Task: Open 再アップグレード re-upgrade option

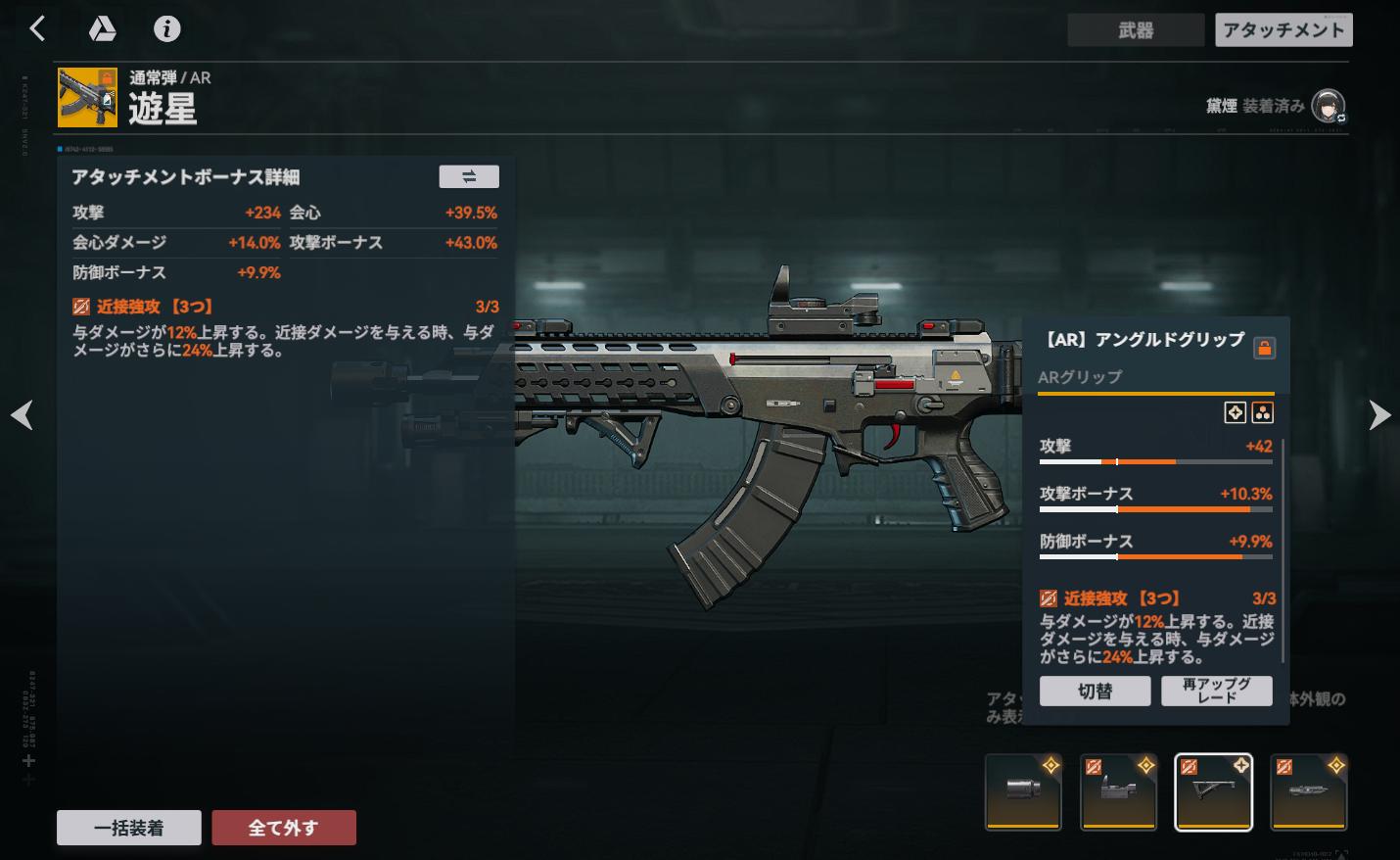Action: pos(1216,691)
